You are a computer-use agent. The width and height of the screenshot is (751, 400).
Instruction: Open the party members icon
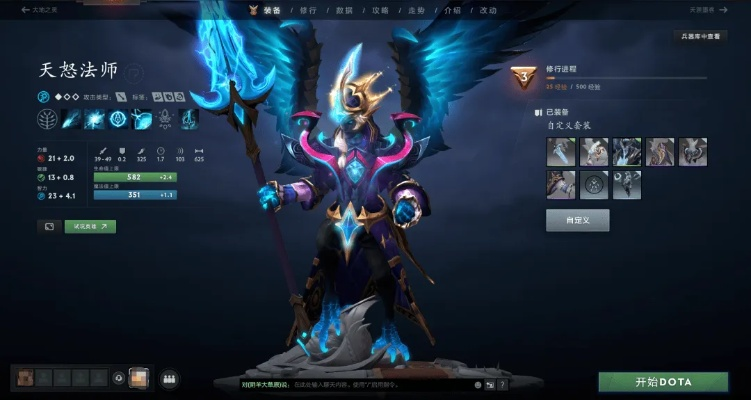(x=169, y=379)
